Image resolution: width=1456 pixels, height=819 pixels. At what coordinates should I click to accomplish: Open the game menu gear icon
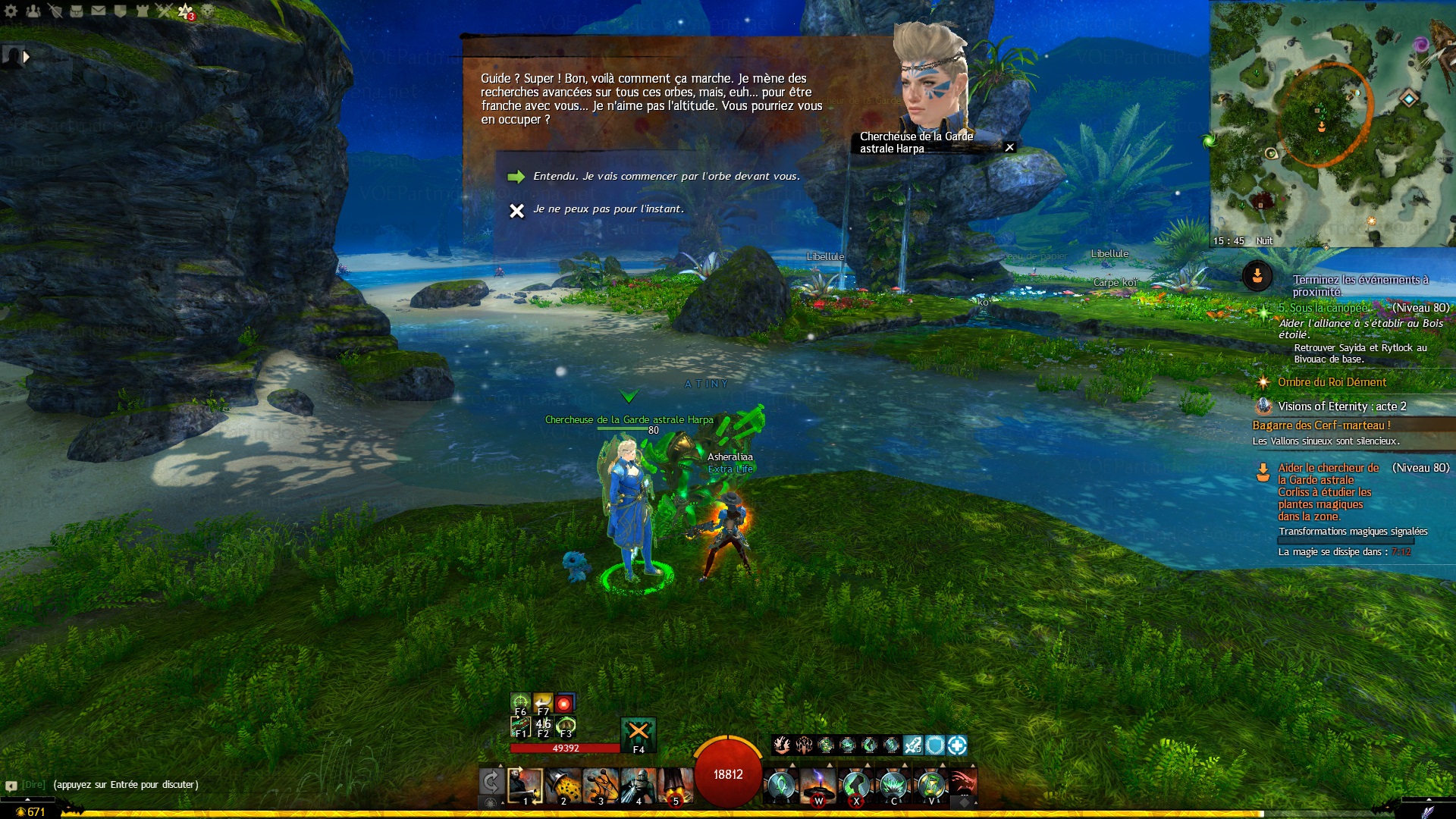pyautogui.click(x=11, y=11)
